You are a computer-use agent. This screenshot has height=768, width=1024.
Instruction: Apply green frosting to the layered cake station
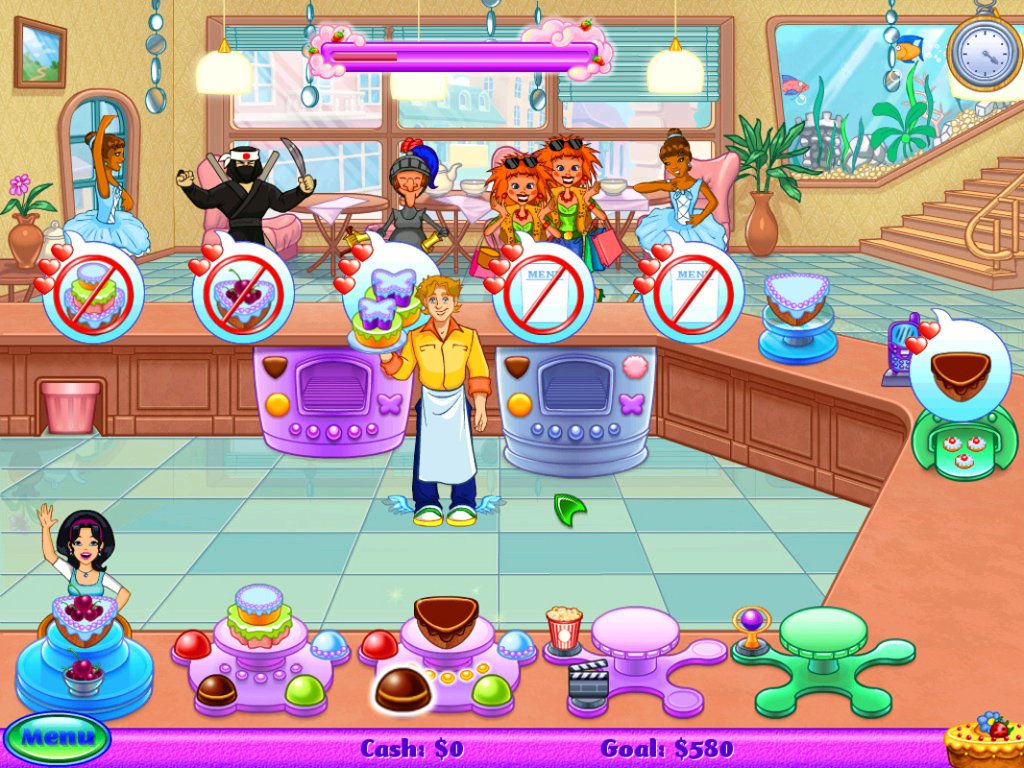[x=304, y=689]
